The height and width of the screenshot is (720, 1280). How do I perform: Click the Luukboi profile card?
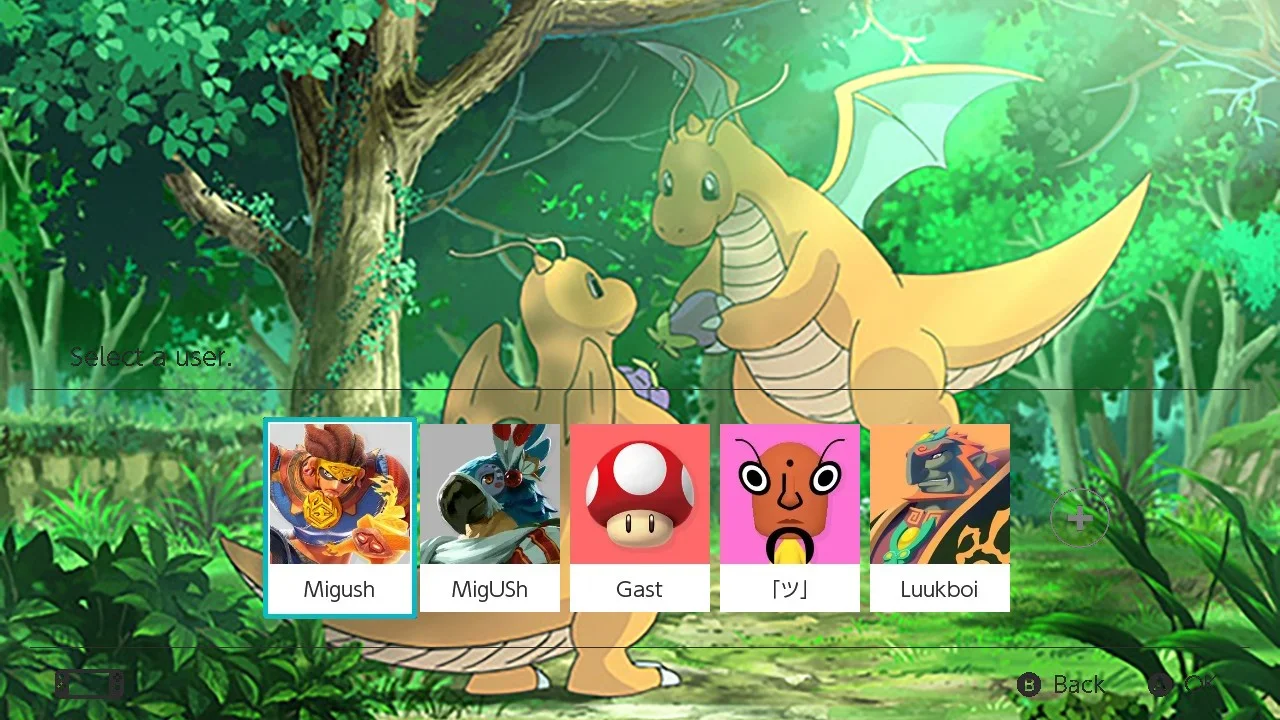click(x=939, y=515)
